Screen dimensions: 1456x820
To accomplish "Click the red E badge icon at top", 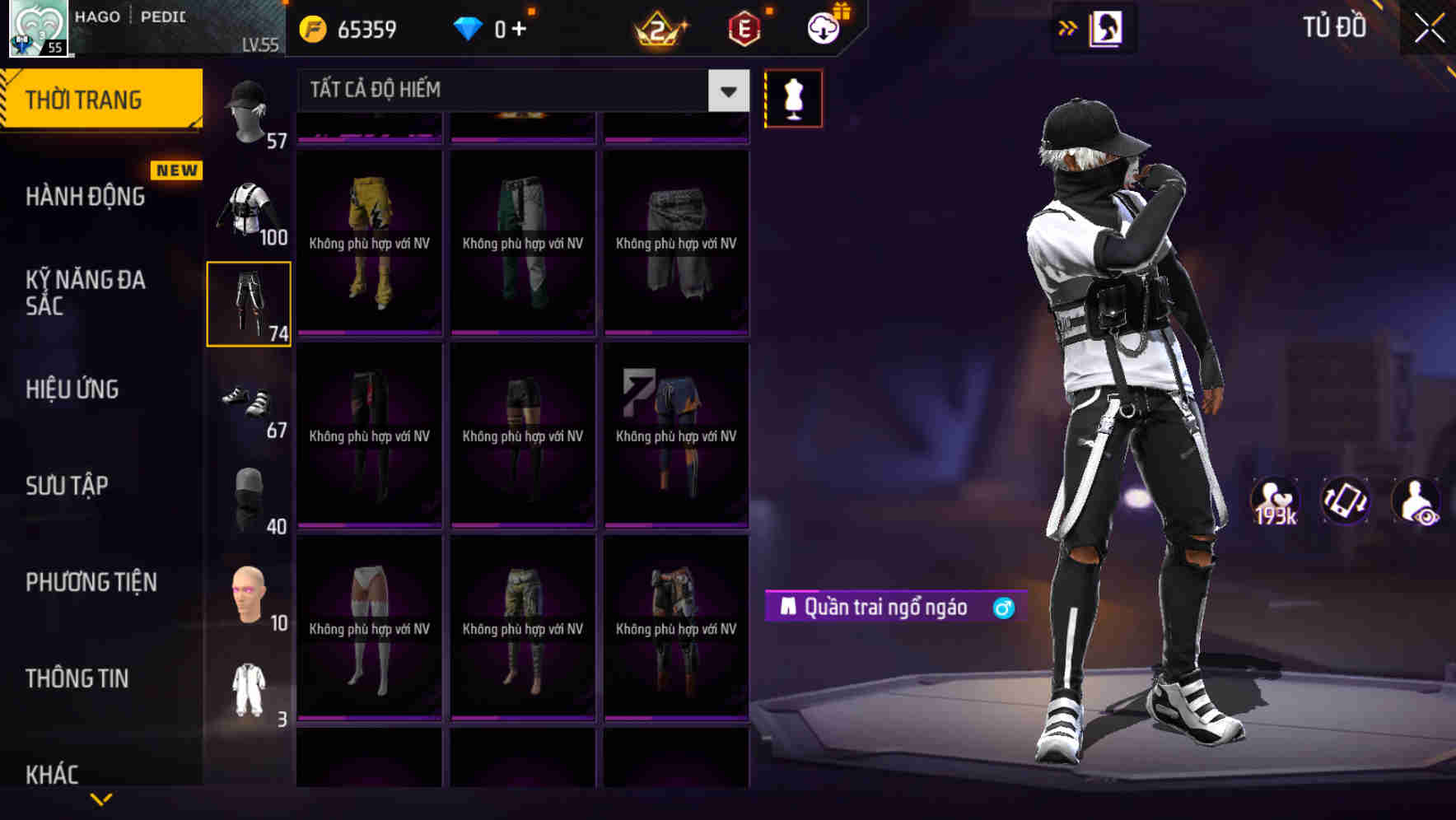I will click(x=742, y=27).
